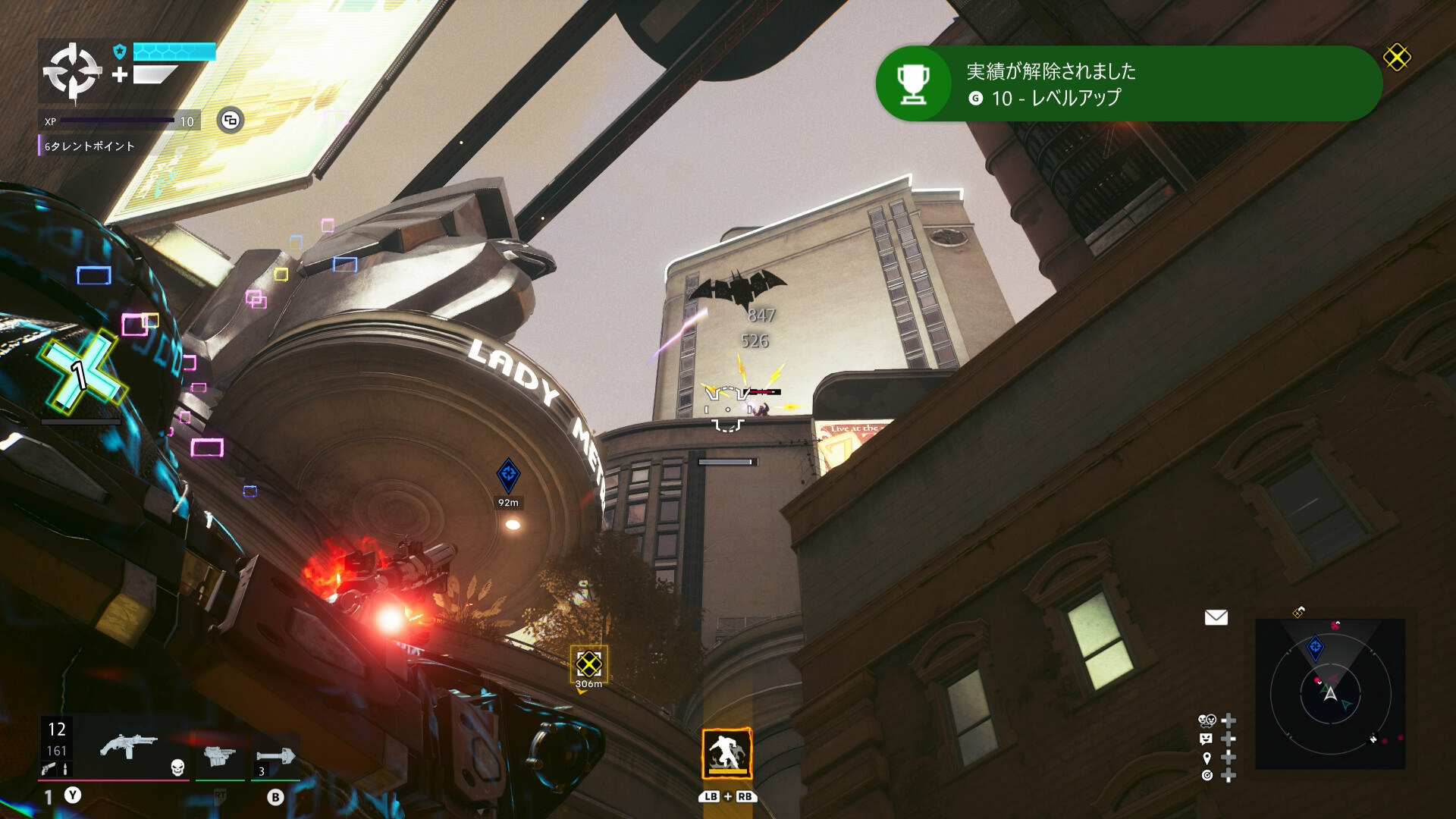
Task: Click the 6 talent points notice
Action: pos(89,146)
